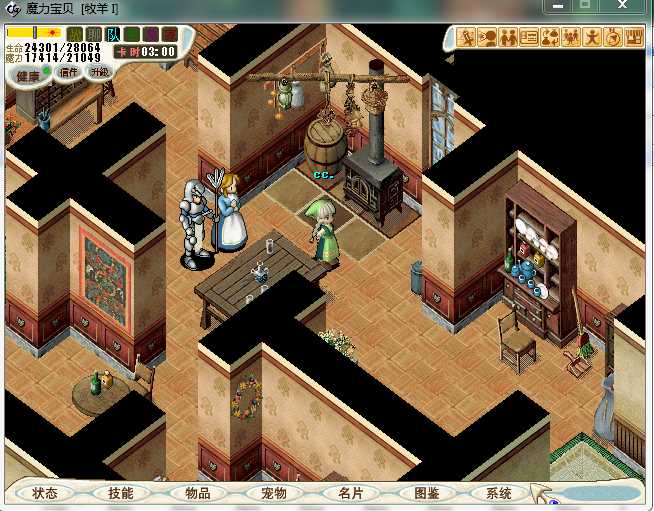Open the 物品 items menu

[197, 493]
